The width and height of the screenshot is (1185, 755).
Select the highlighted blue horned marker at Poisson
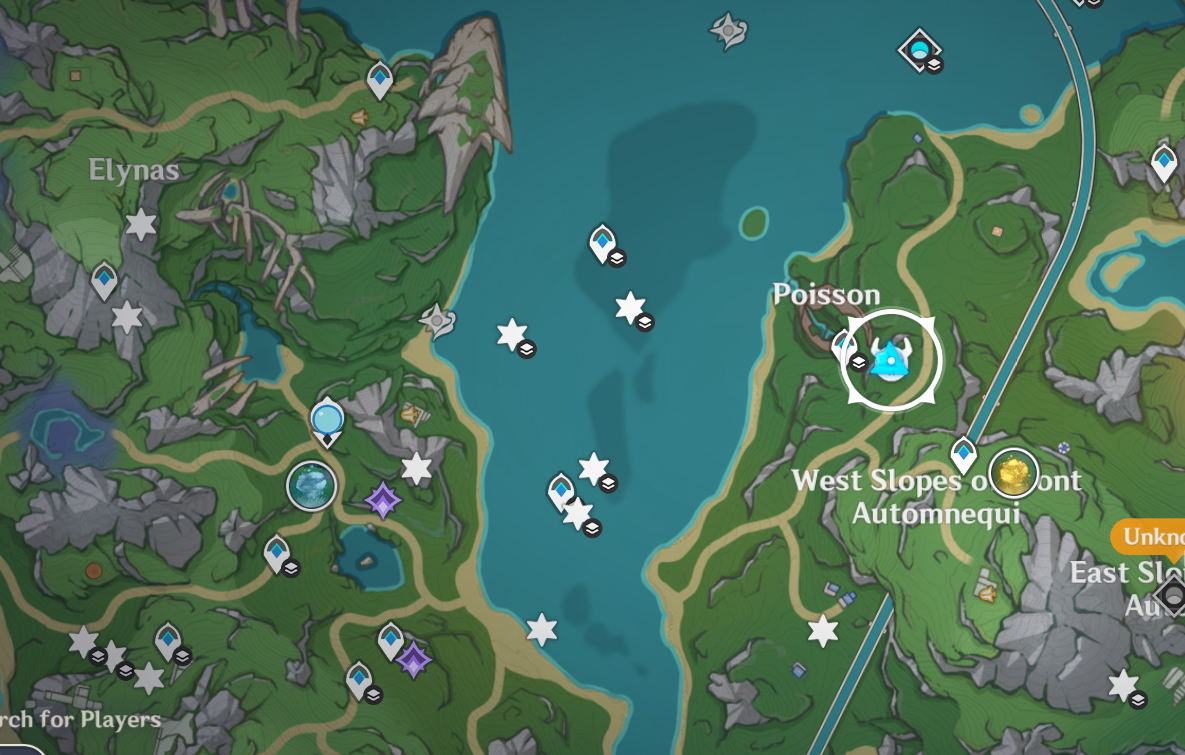(x=889, y=360)
